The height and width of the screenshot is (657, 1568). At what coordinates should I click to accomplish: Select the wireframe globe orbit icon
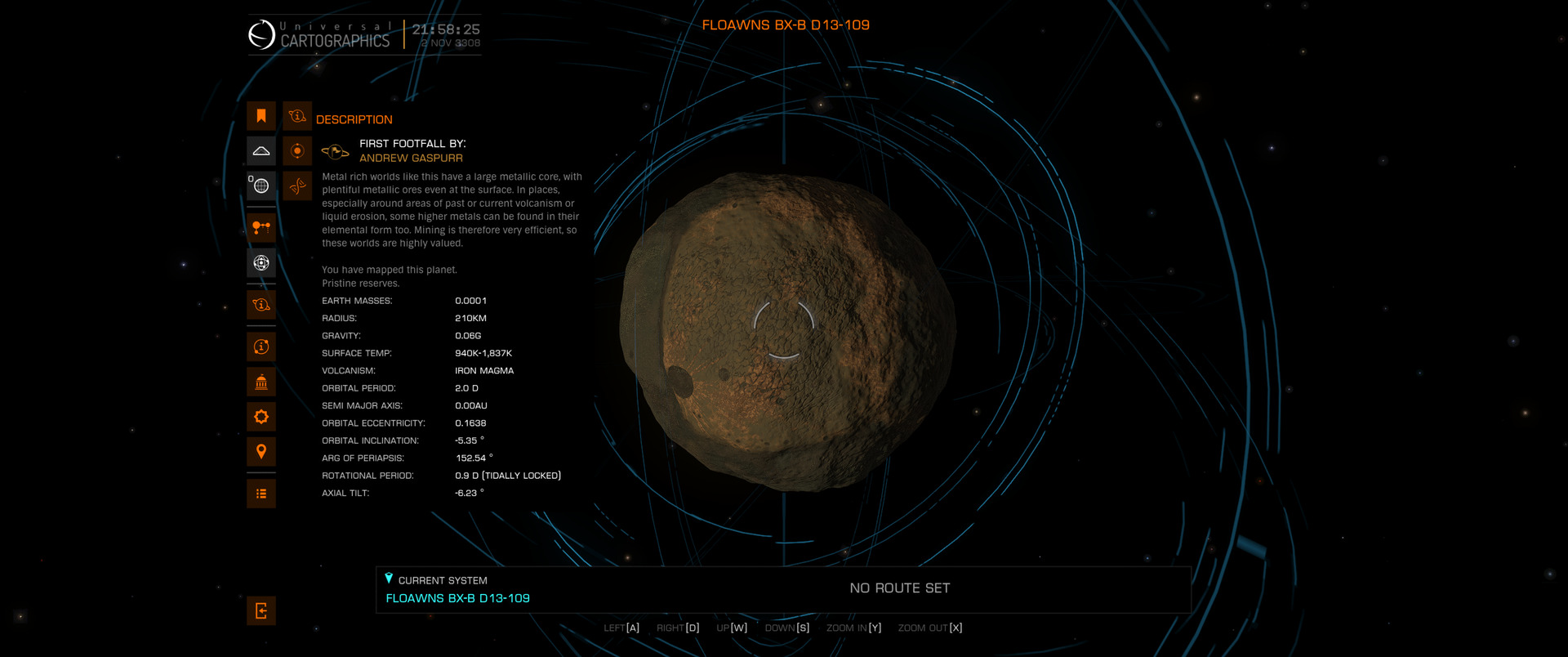coord(261,262)
